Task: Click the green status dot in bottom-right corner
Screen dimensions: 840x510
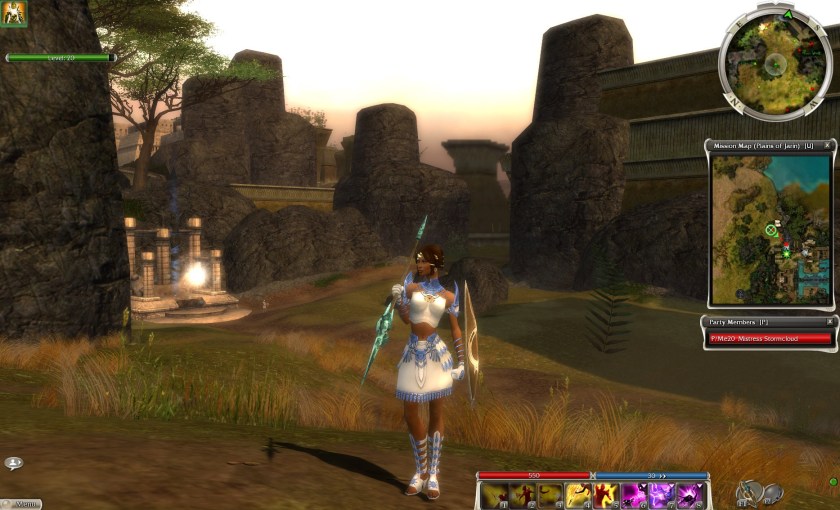Action: (833, 482)
